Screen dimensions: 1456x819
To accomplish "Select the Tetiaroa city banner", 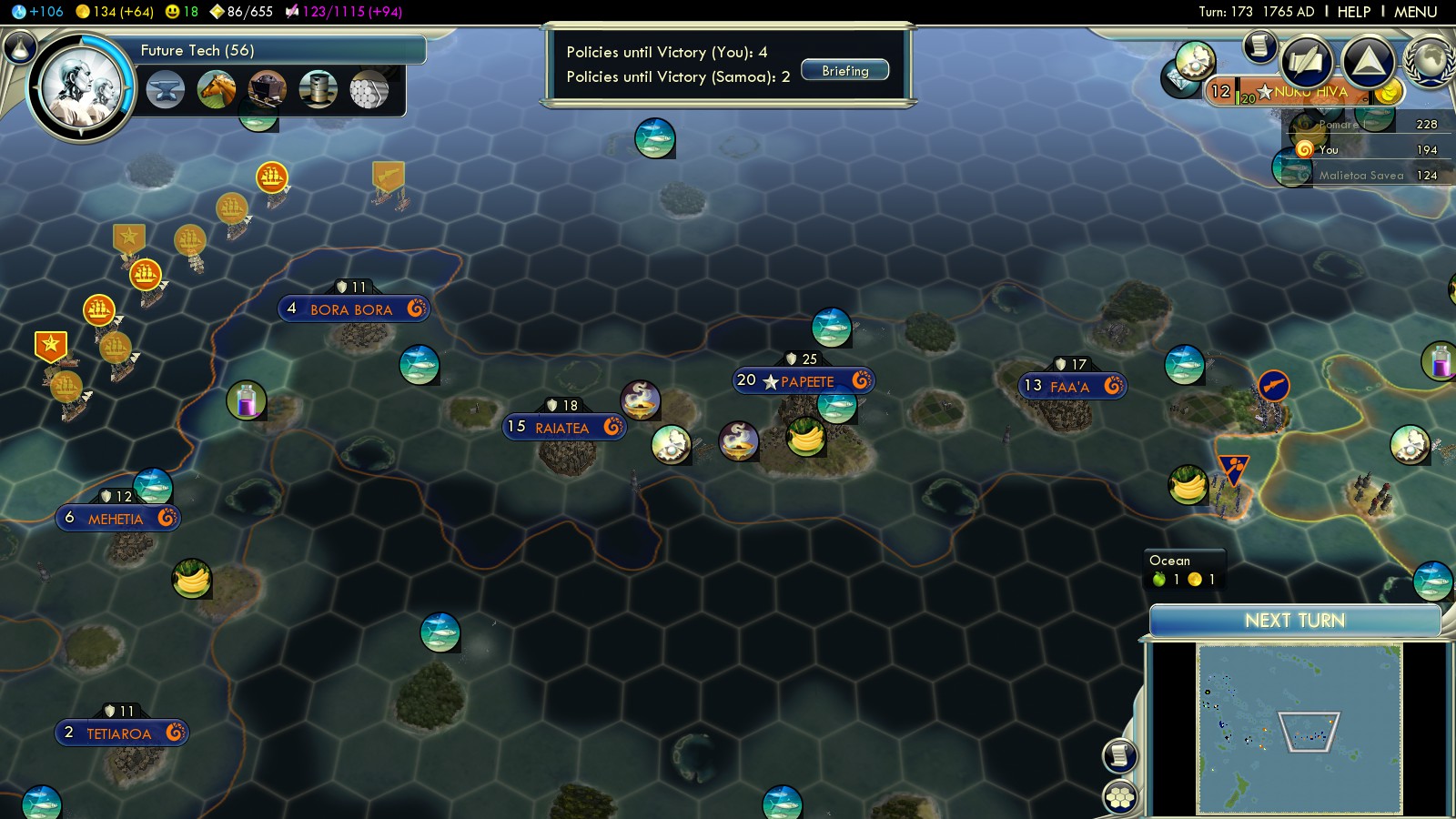I will 120,733.
